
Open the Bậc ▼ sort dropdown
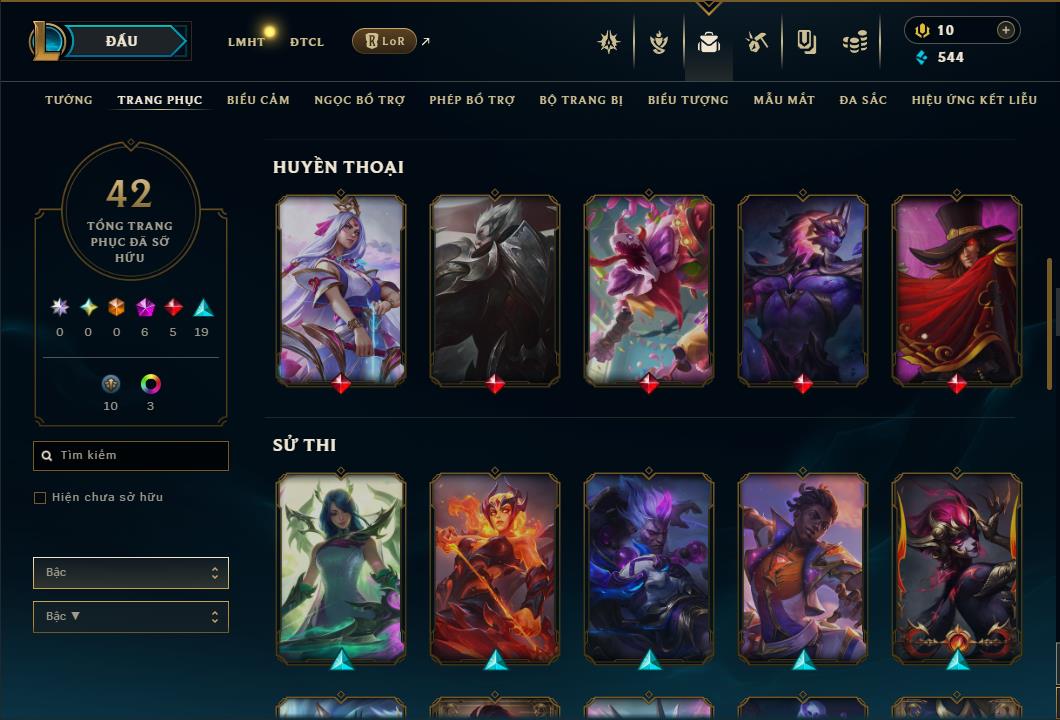(131, 617)
